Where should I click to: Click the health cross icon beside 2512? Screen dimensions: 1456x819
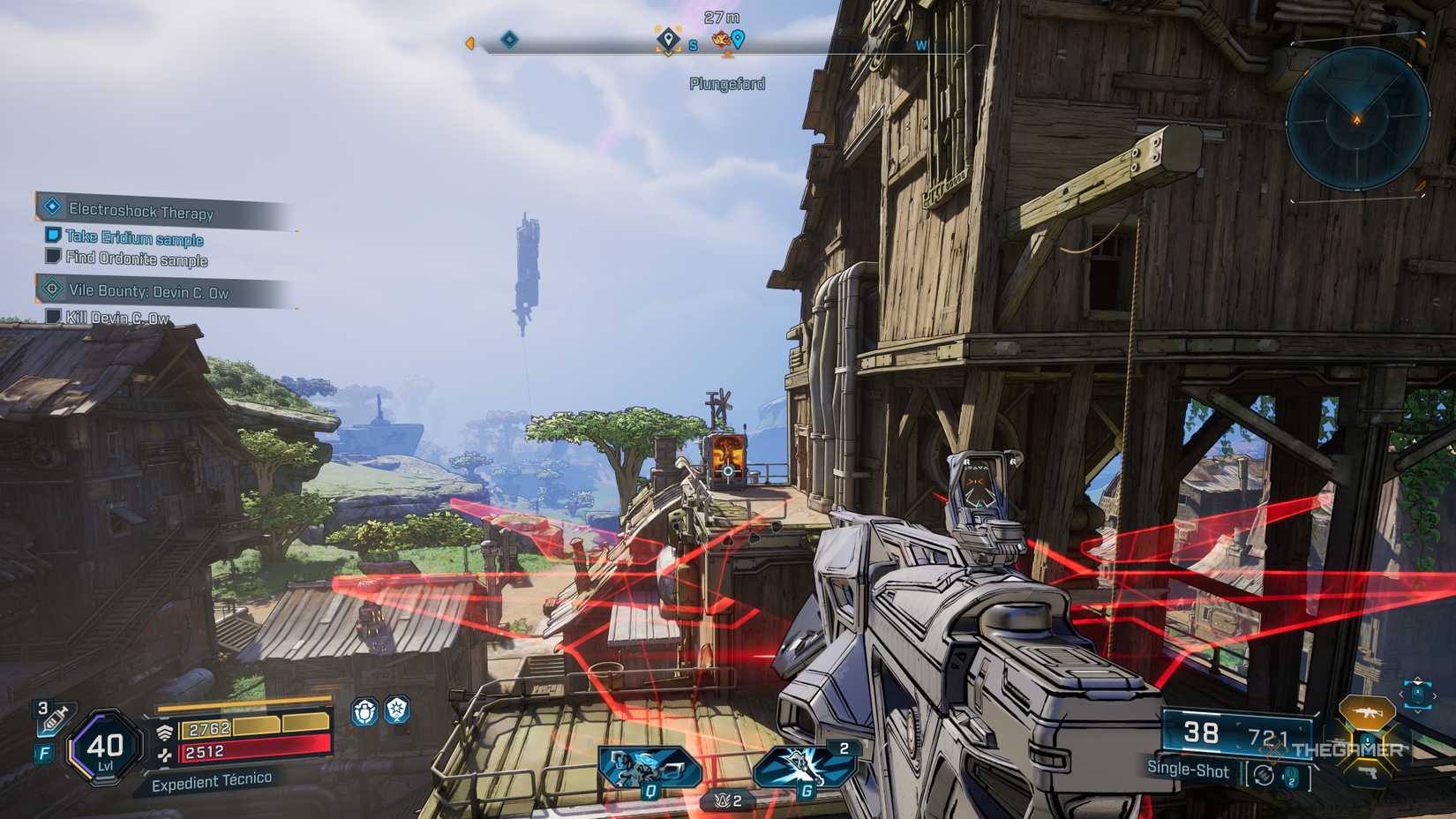166,755
